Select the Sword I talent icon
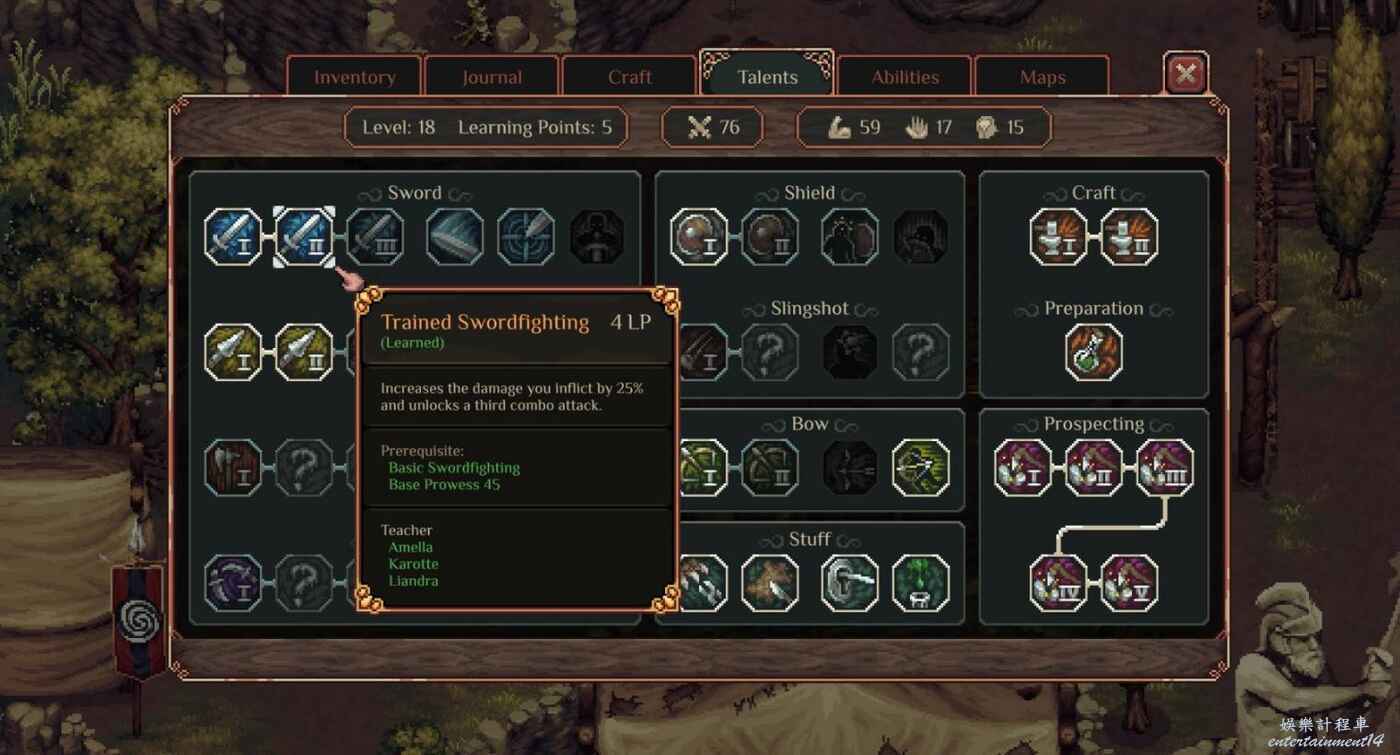1400x755 pixels. [x=233, y=237]
